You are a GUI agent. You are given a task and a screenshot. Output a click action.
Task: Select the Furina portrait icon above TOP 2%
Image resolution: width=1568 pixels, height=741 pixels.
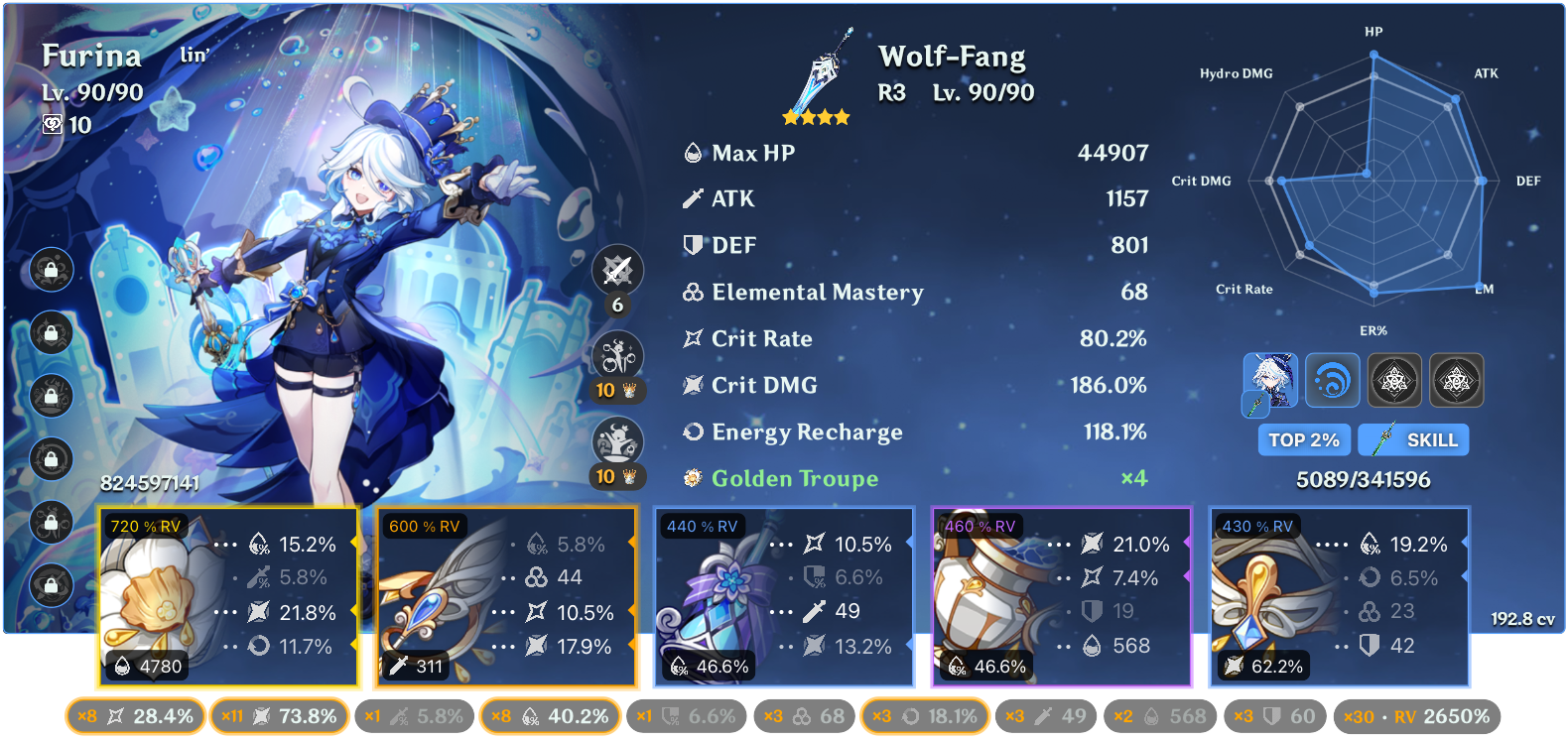(x=1270, y=380)
